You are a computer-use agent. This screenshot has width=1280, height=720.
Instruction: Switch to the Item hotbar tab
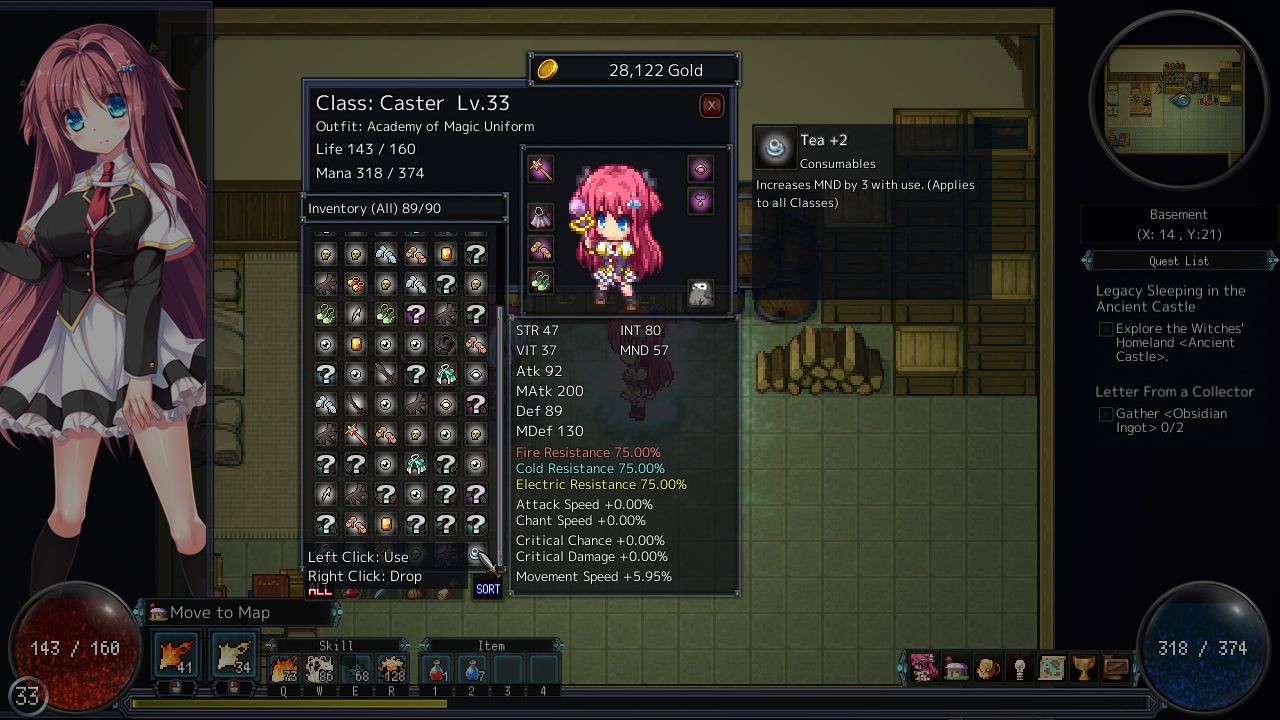(x=490, y=646)
